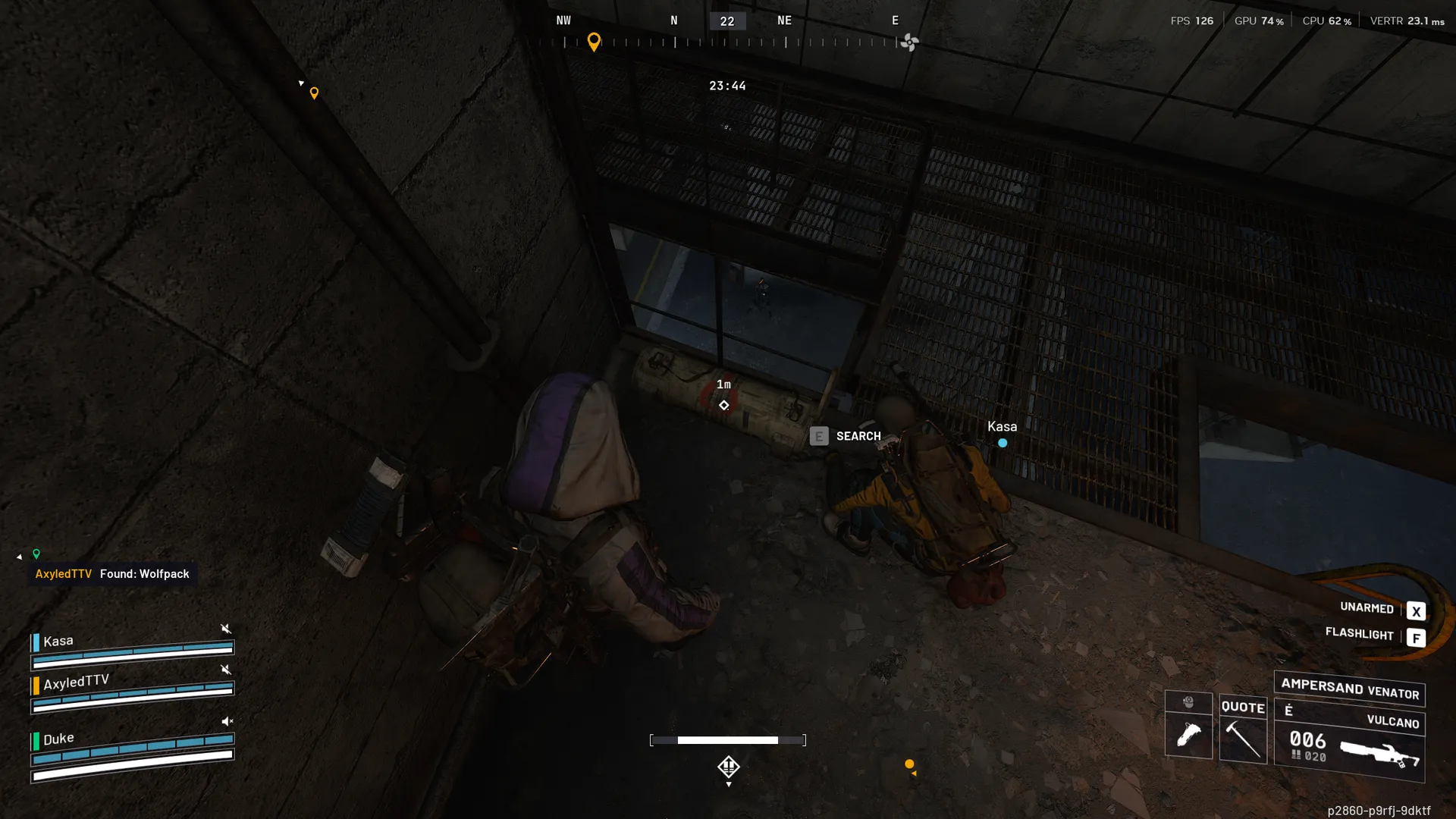This screenshot has height=819, width=1456.
Task: Click the stance indicator icon below the stamina bar
Action: point(729,767)
